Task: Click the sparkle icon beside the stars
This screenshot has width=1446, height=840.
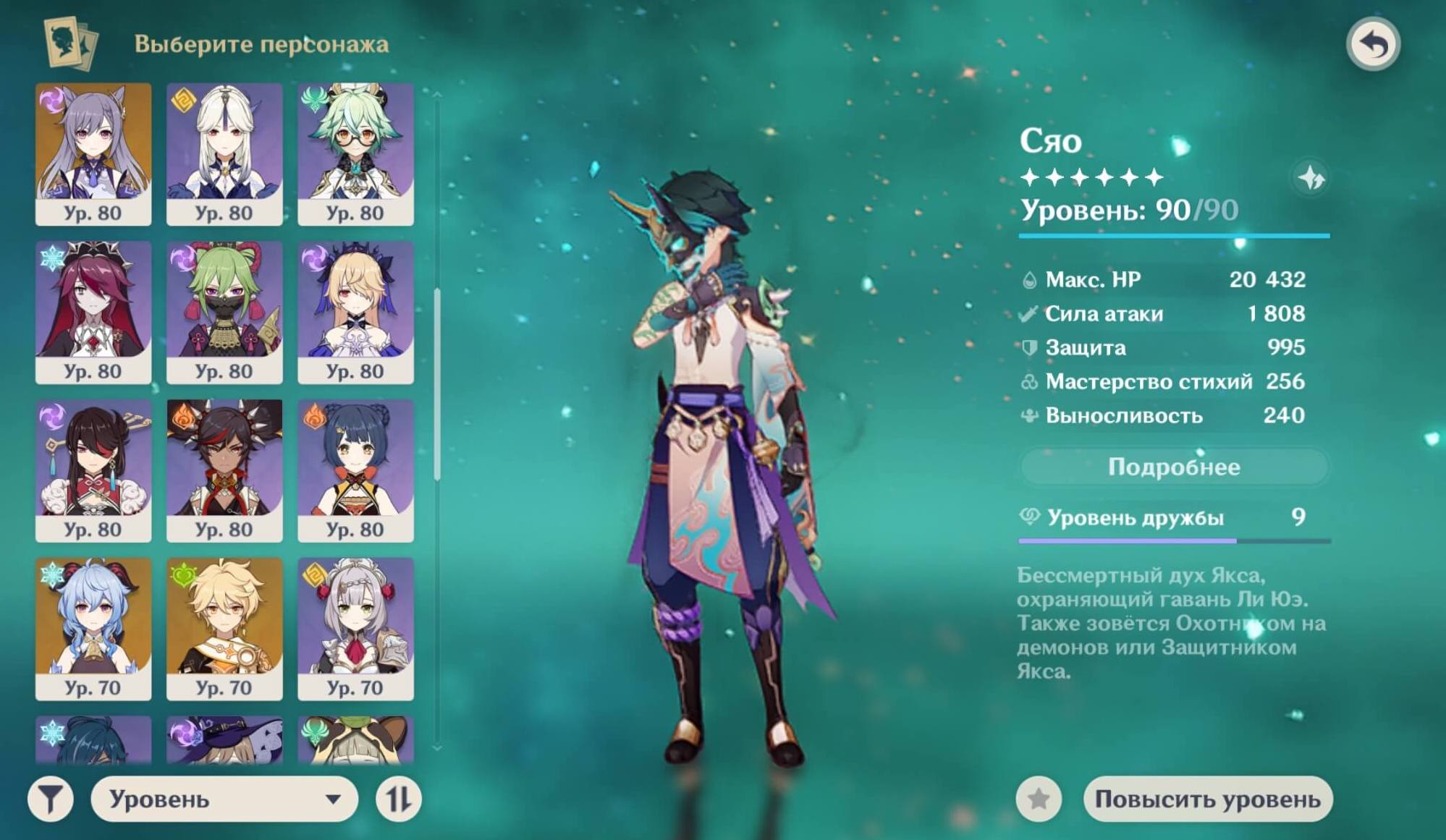Action: click(1311, 177)
